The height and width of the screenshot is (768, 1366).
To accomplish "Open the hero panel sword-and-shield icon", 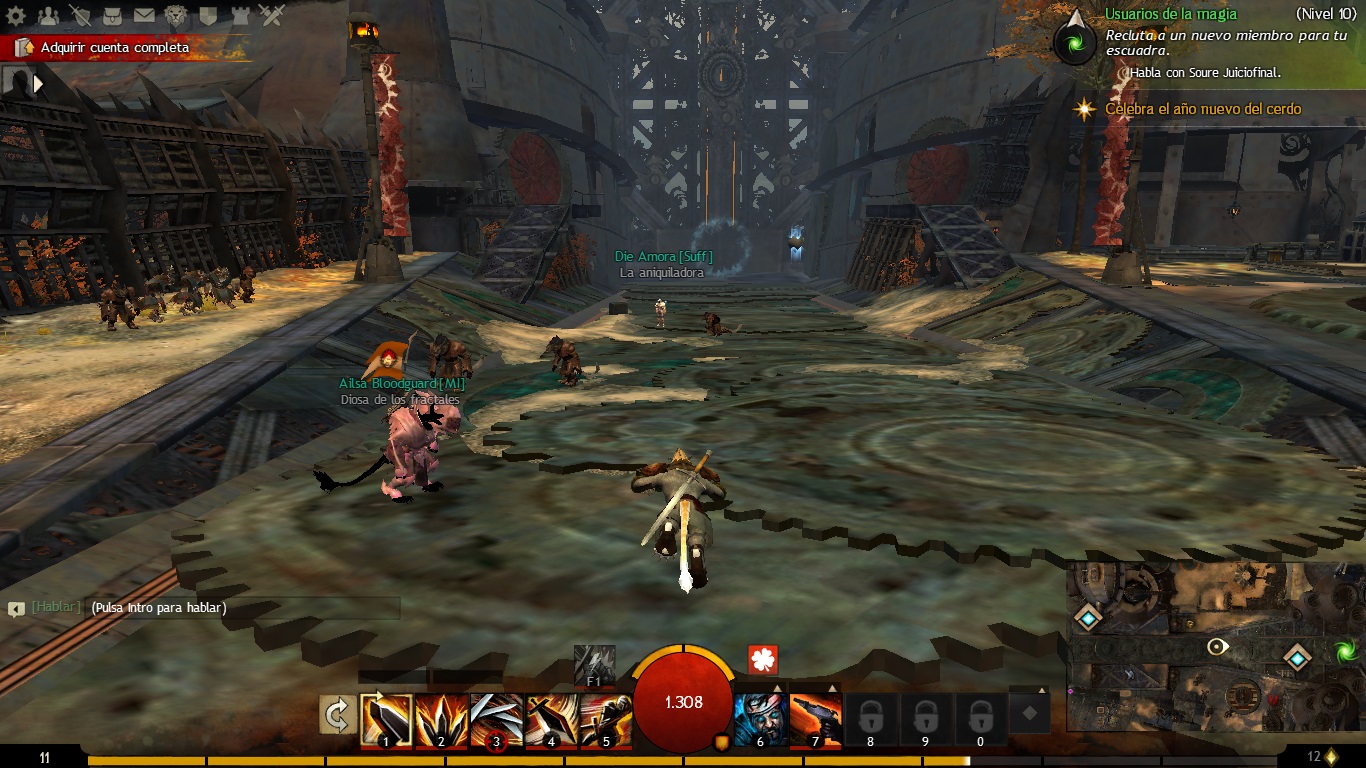I will click(80, 15).
